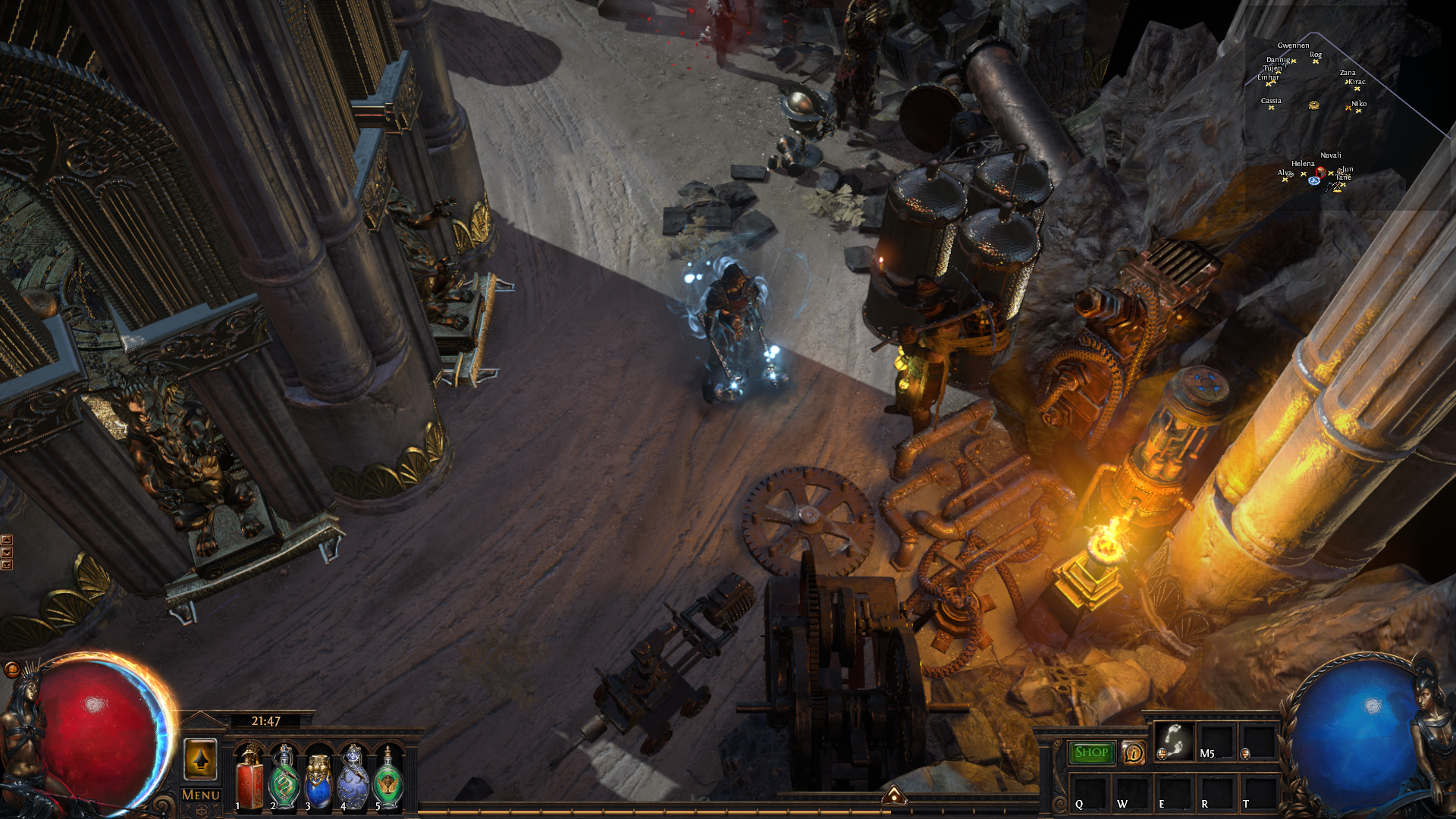Click the golden arrow level-up button
This screenshot has height=819, width=1456.
201,760
